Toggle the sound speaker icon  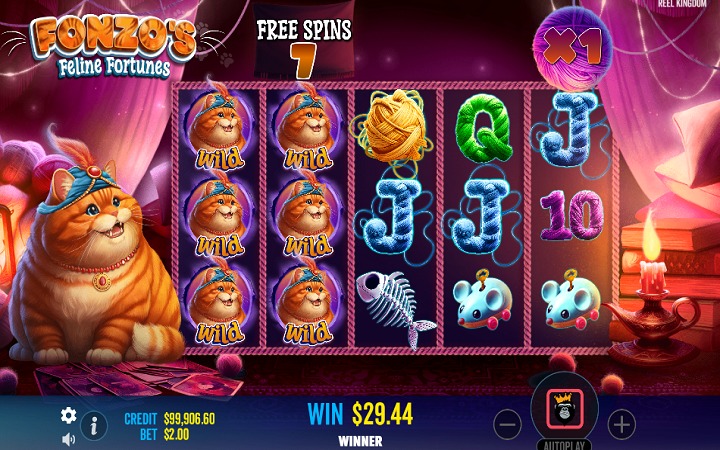point(68,438)
